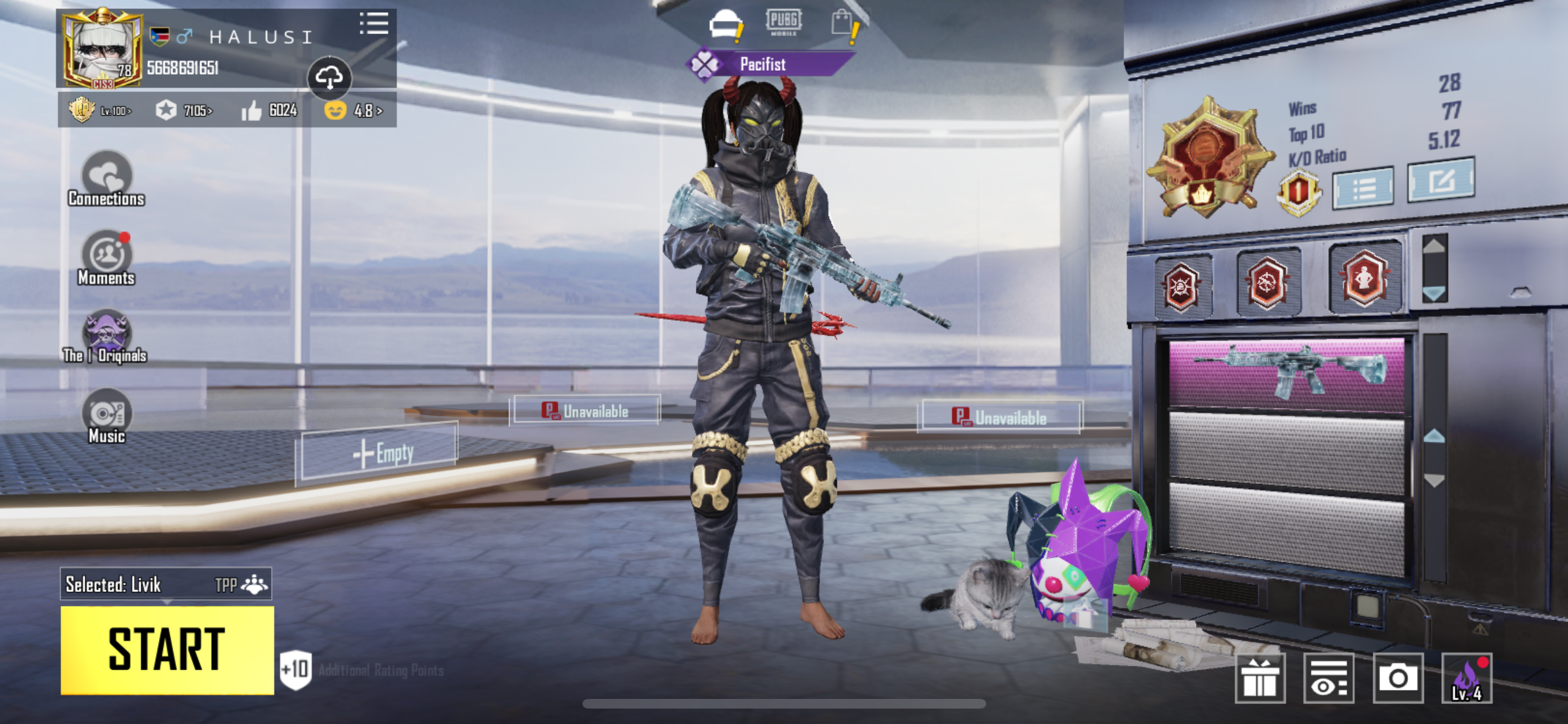Open the thumbs-up likes counter

tap(269, 111)
